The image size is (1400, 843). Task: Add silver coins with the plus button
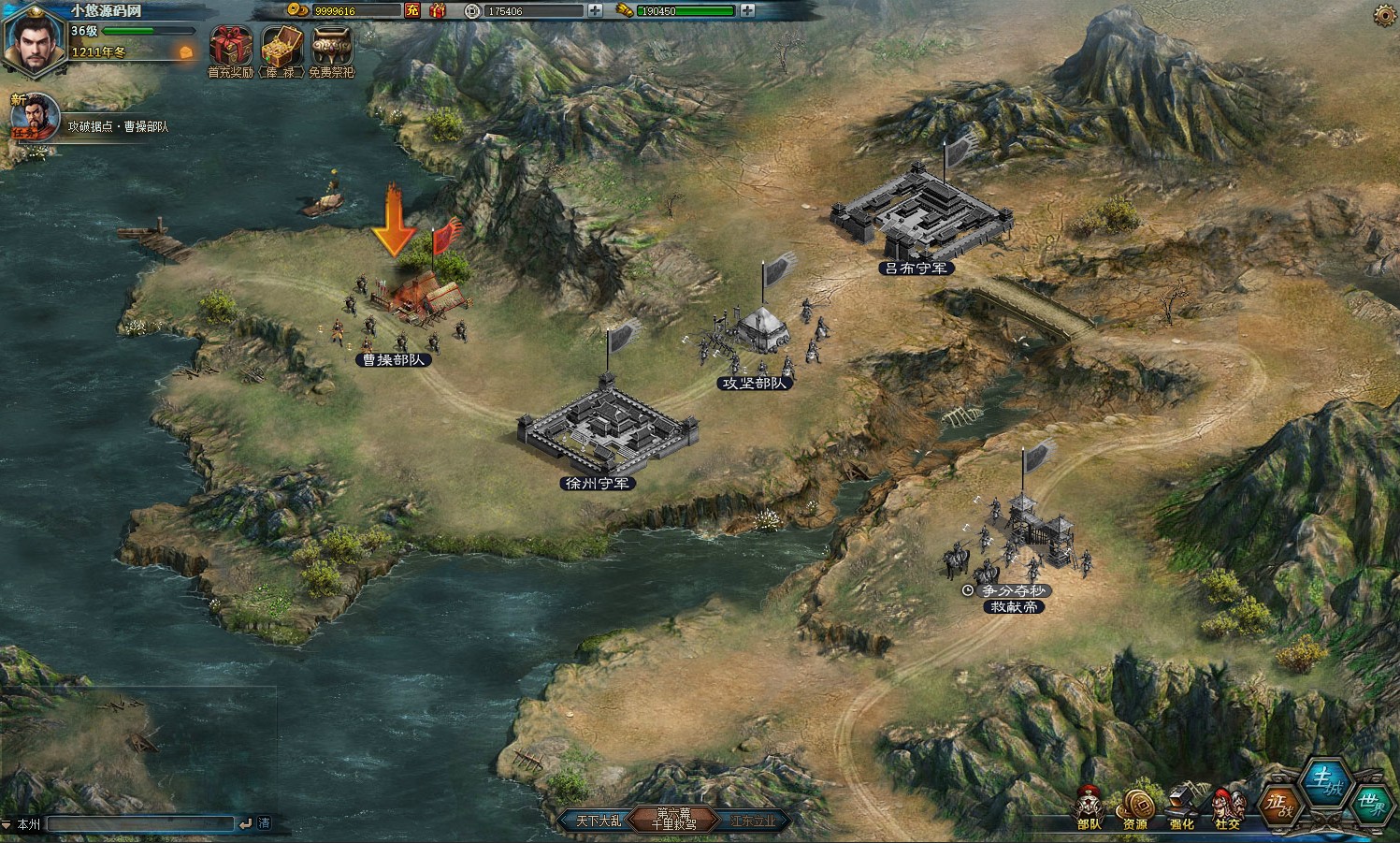pos(596,10)
